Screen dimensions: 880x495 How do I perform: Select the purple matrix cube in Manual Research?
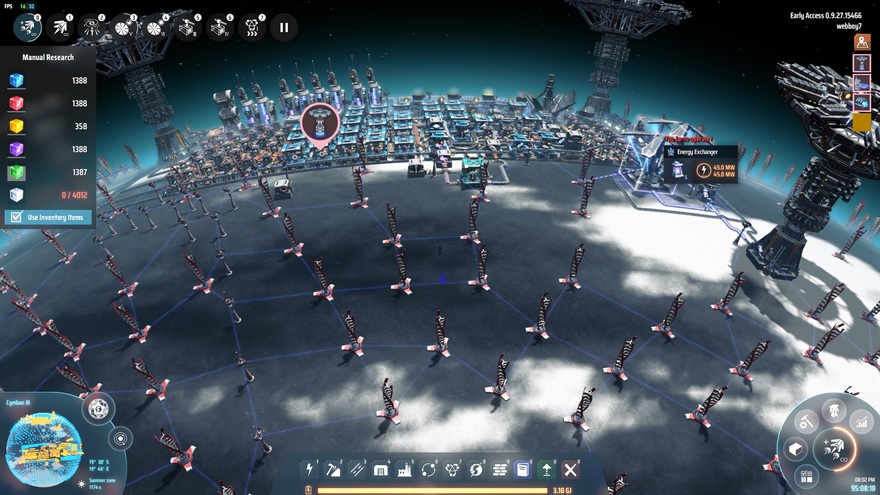pyautogui.click(x=16, y=149)
